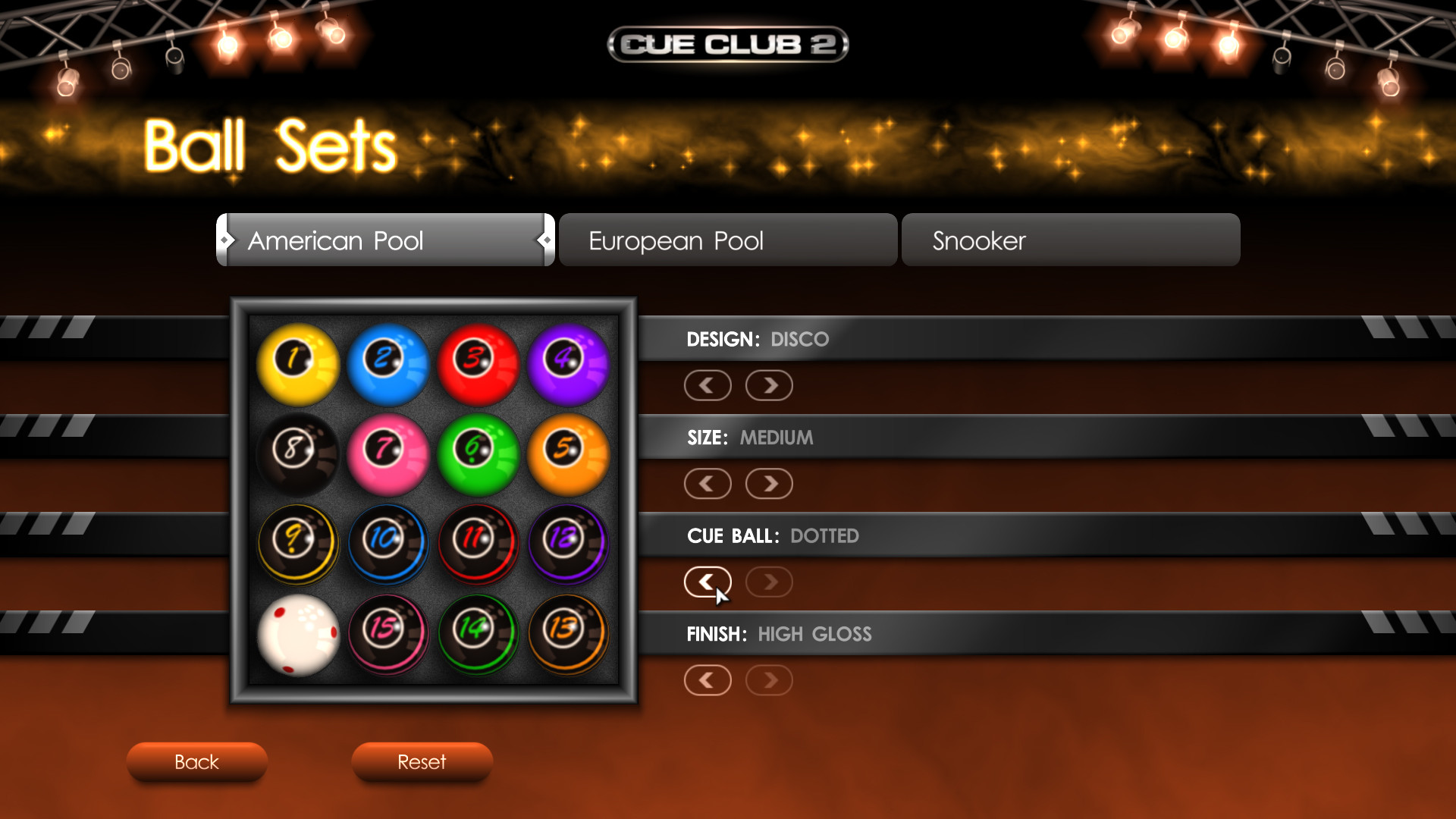1456x819 pixels.
Task: Click next arrow for DESIGN setting
Action: [768, 385]
